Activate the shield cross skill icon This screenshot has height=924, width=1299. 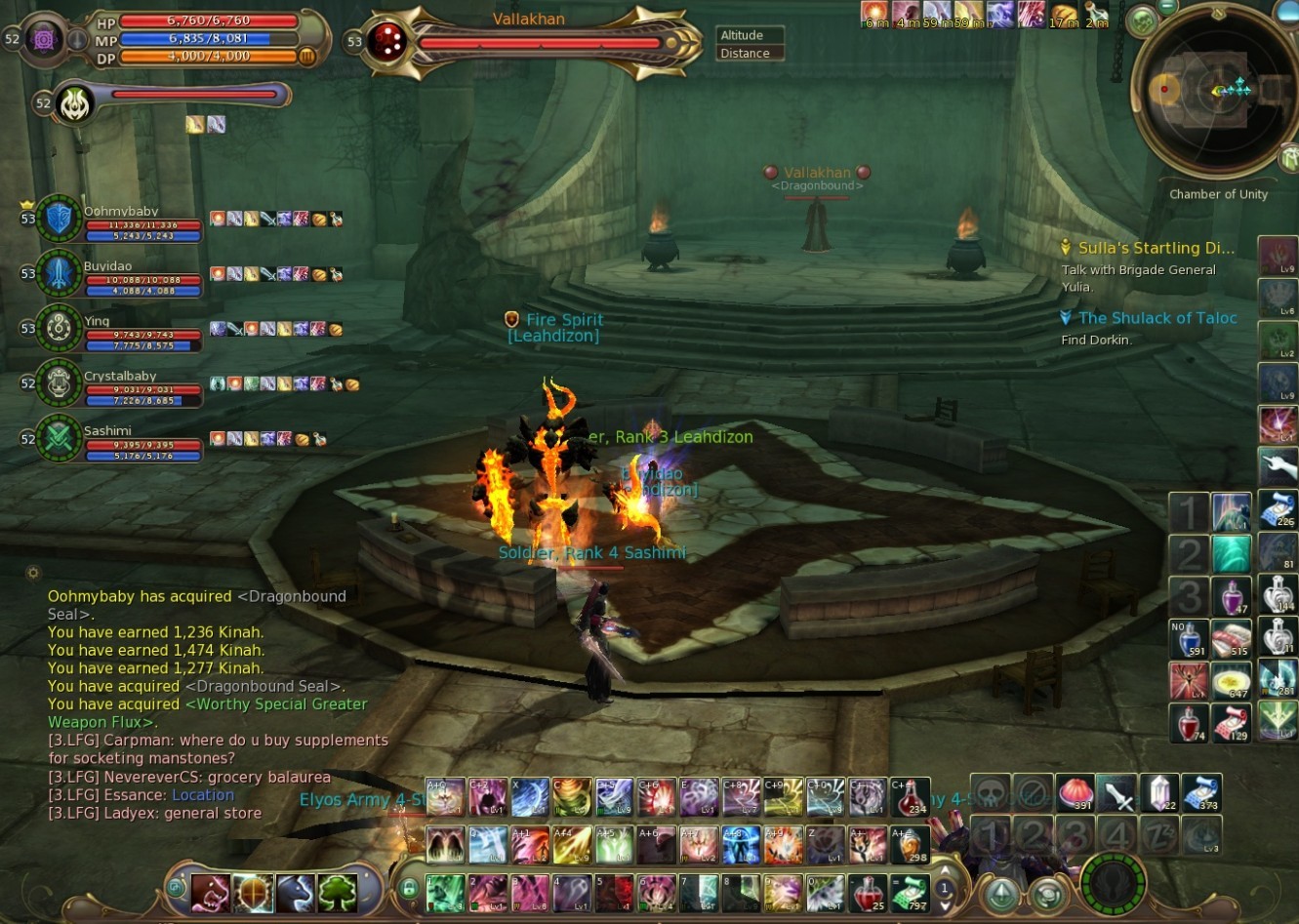pos(253,892)
